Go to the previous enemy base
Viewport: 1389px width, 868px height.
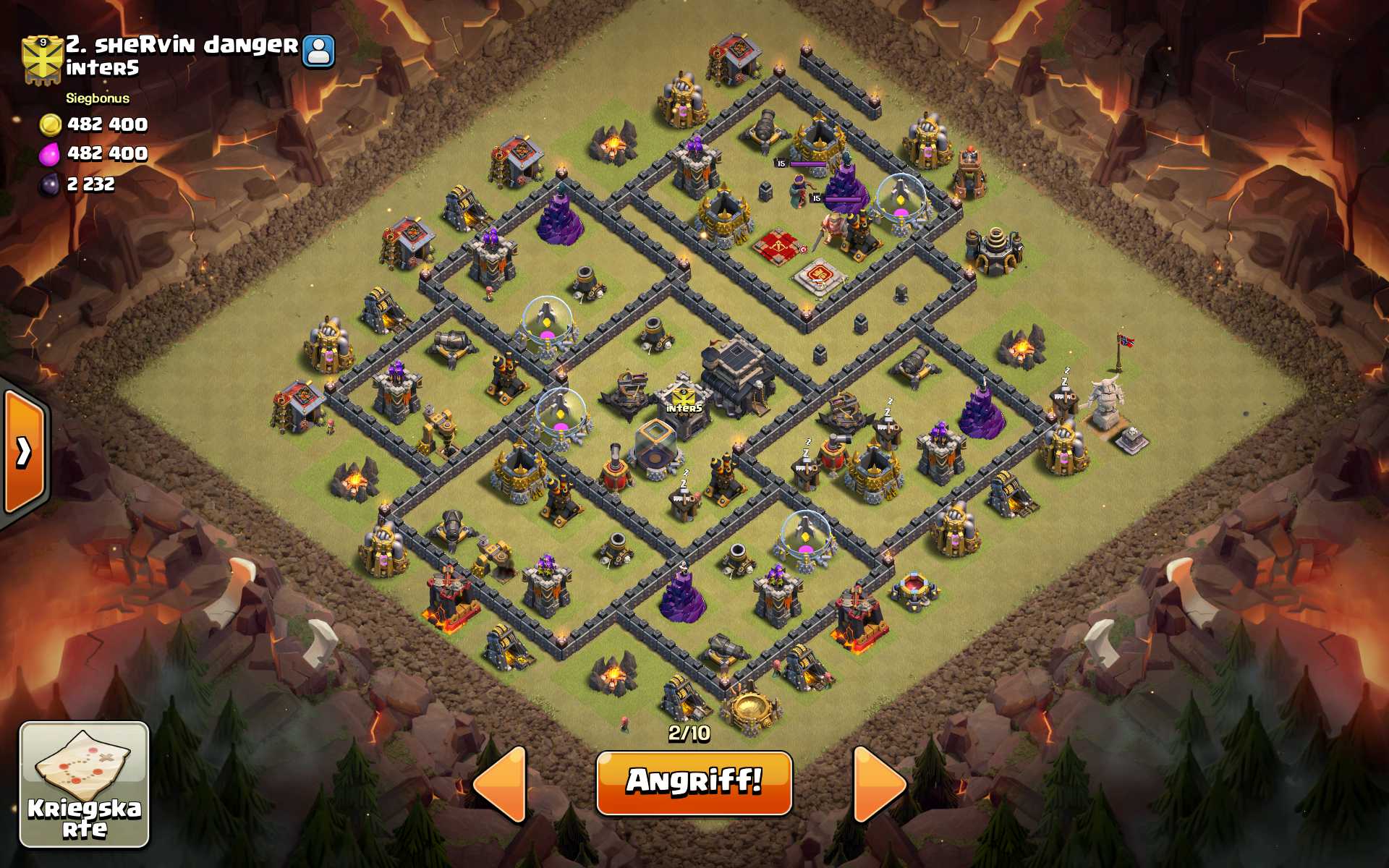tap(501, 784)
